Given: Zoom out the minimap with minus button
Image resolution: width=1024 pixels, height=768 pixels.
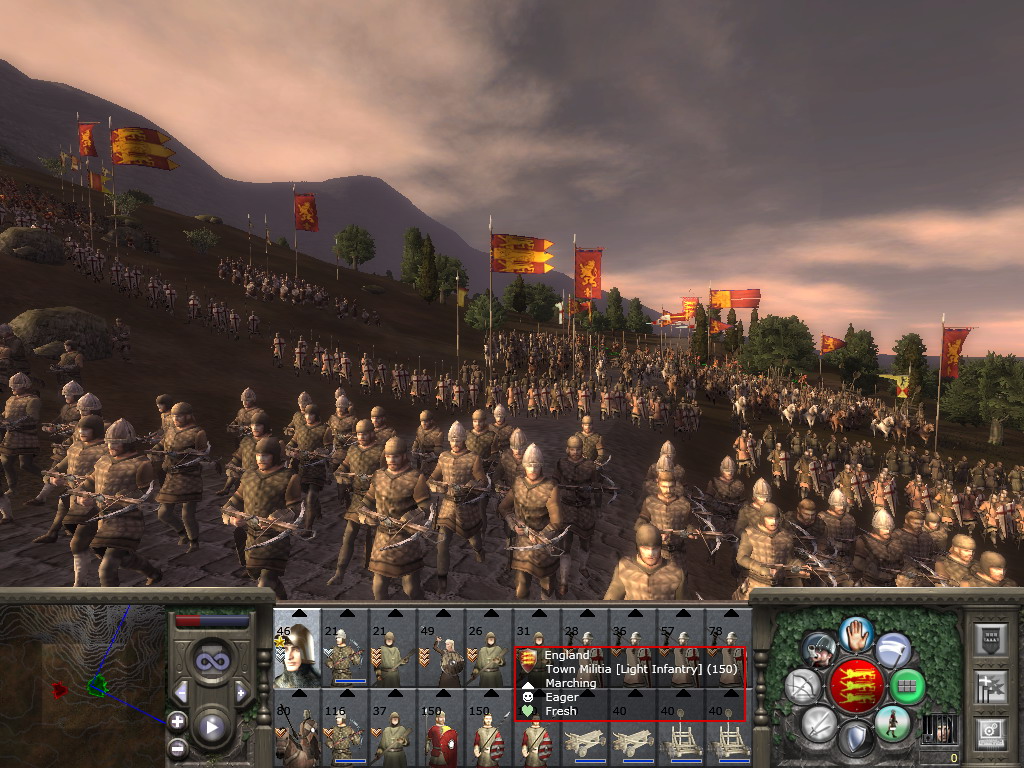Looking at the screenshot, I should tap(178, 746).
